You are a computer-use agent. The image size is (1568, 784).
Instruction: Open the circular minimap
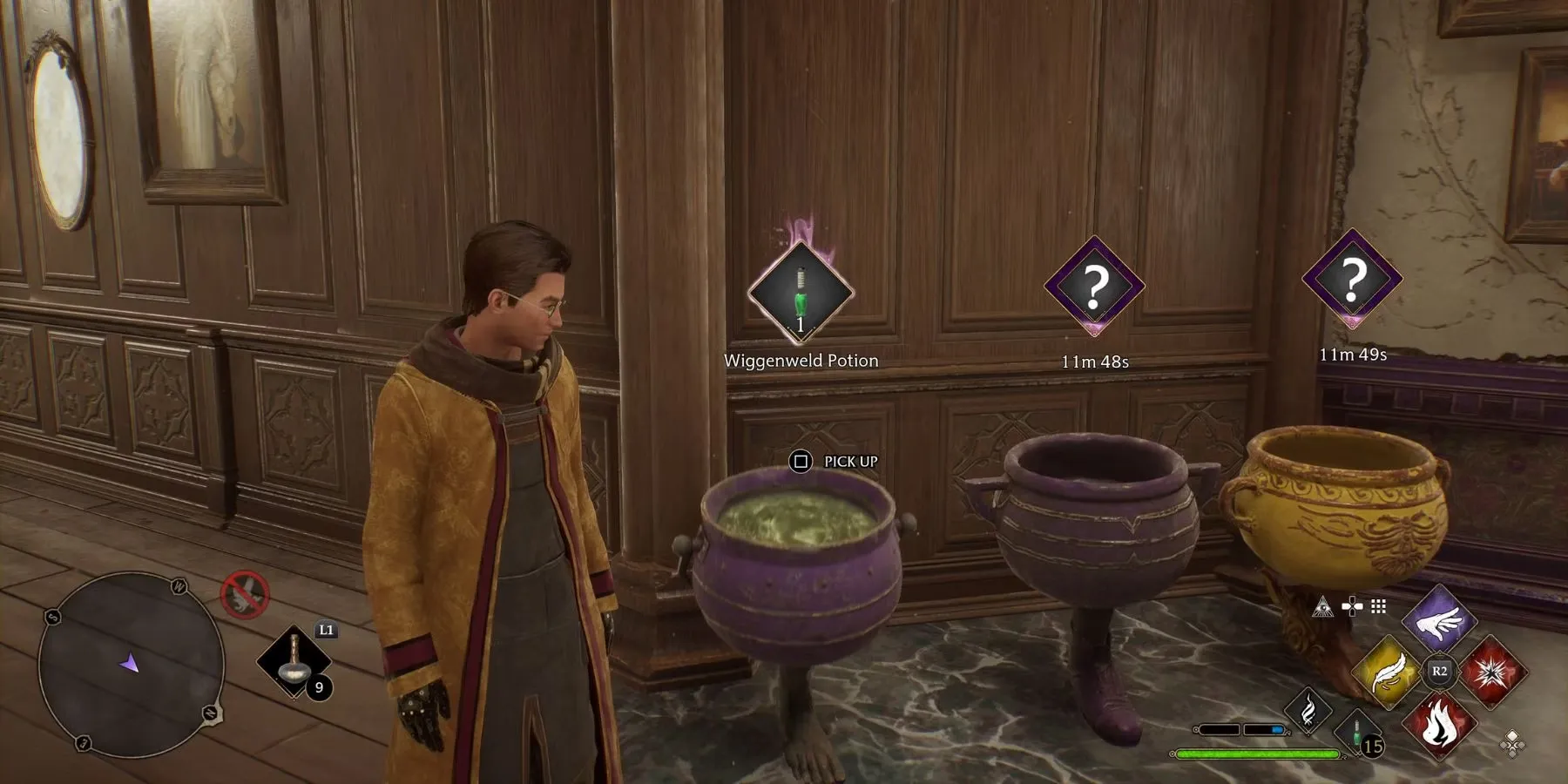131,664
